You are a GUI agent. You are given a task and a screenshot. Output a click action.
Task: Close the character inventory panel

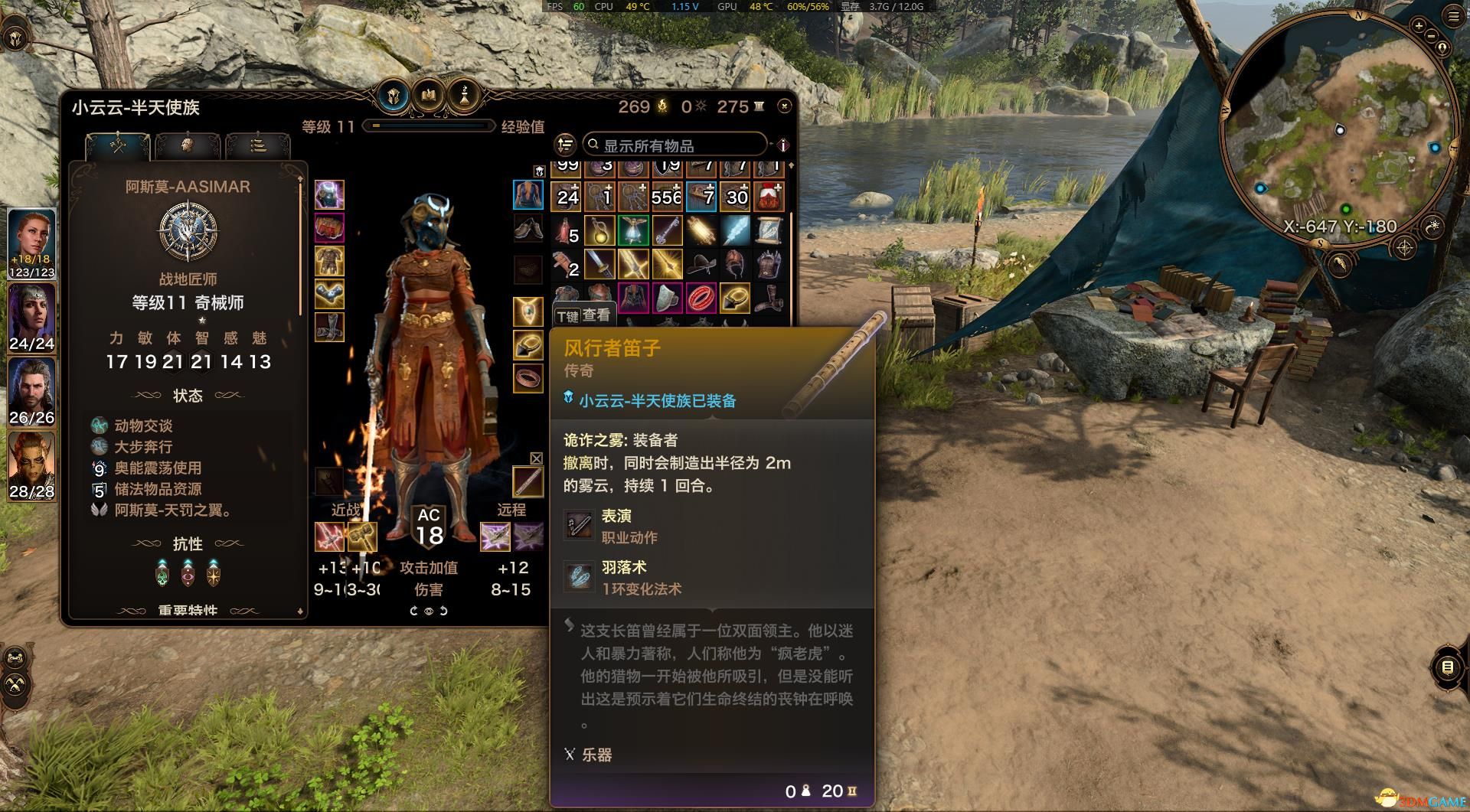click(x=784, y=106)
